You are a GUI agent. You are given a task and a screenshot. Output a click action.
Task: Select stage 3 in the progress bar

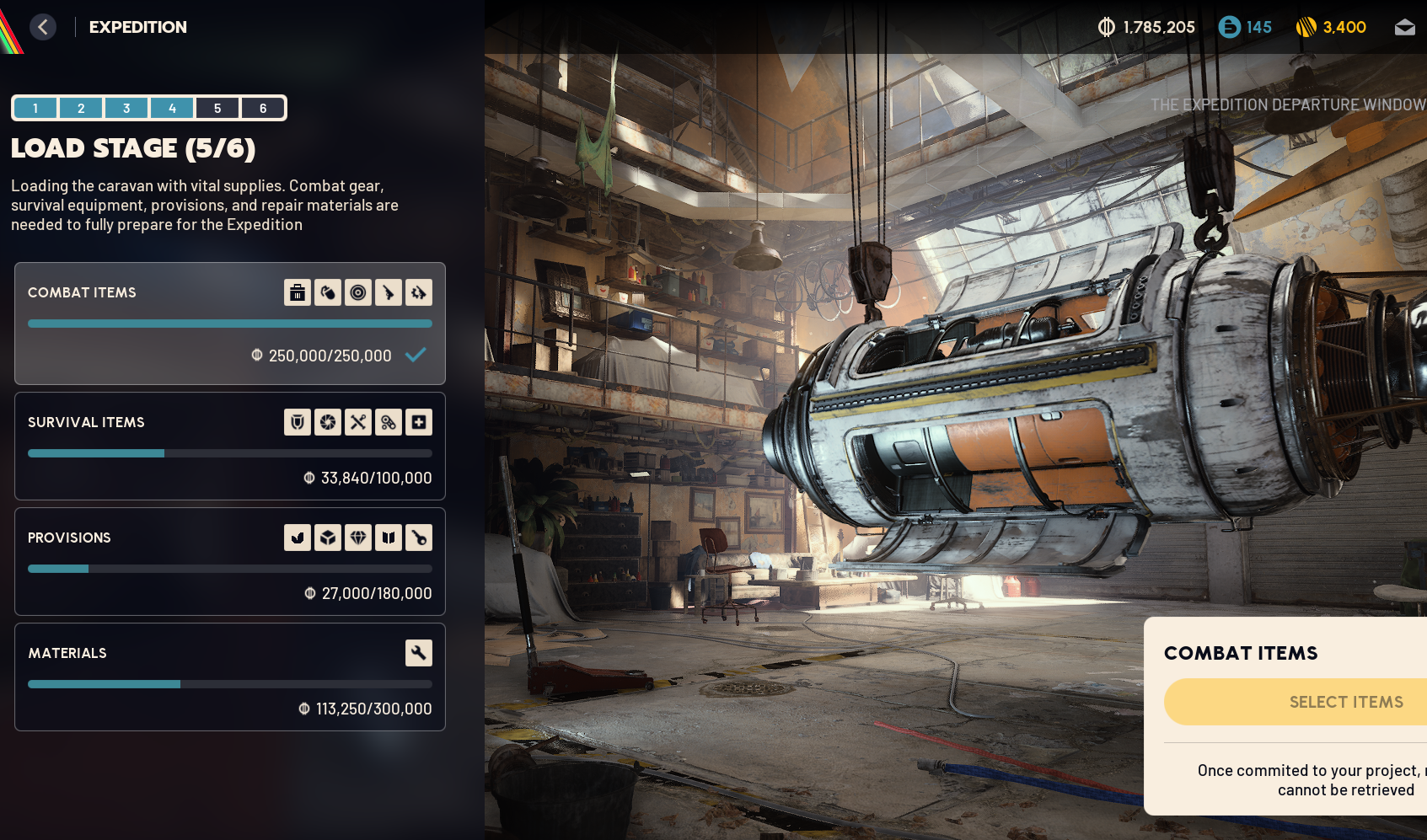click(x=126, y=108)
